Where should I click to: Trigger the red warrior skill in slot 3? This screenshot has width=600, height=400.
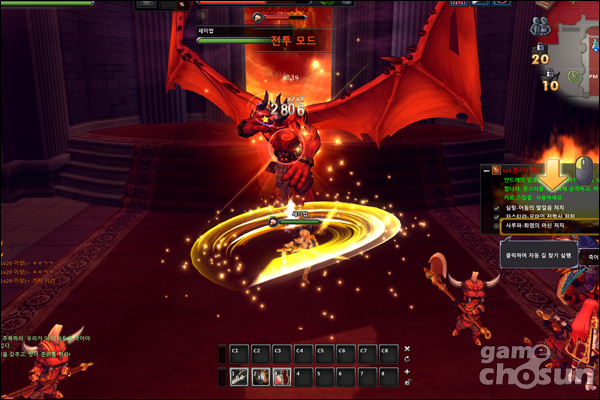coord(281,376)
